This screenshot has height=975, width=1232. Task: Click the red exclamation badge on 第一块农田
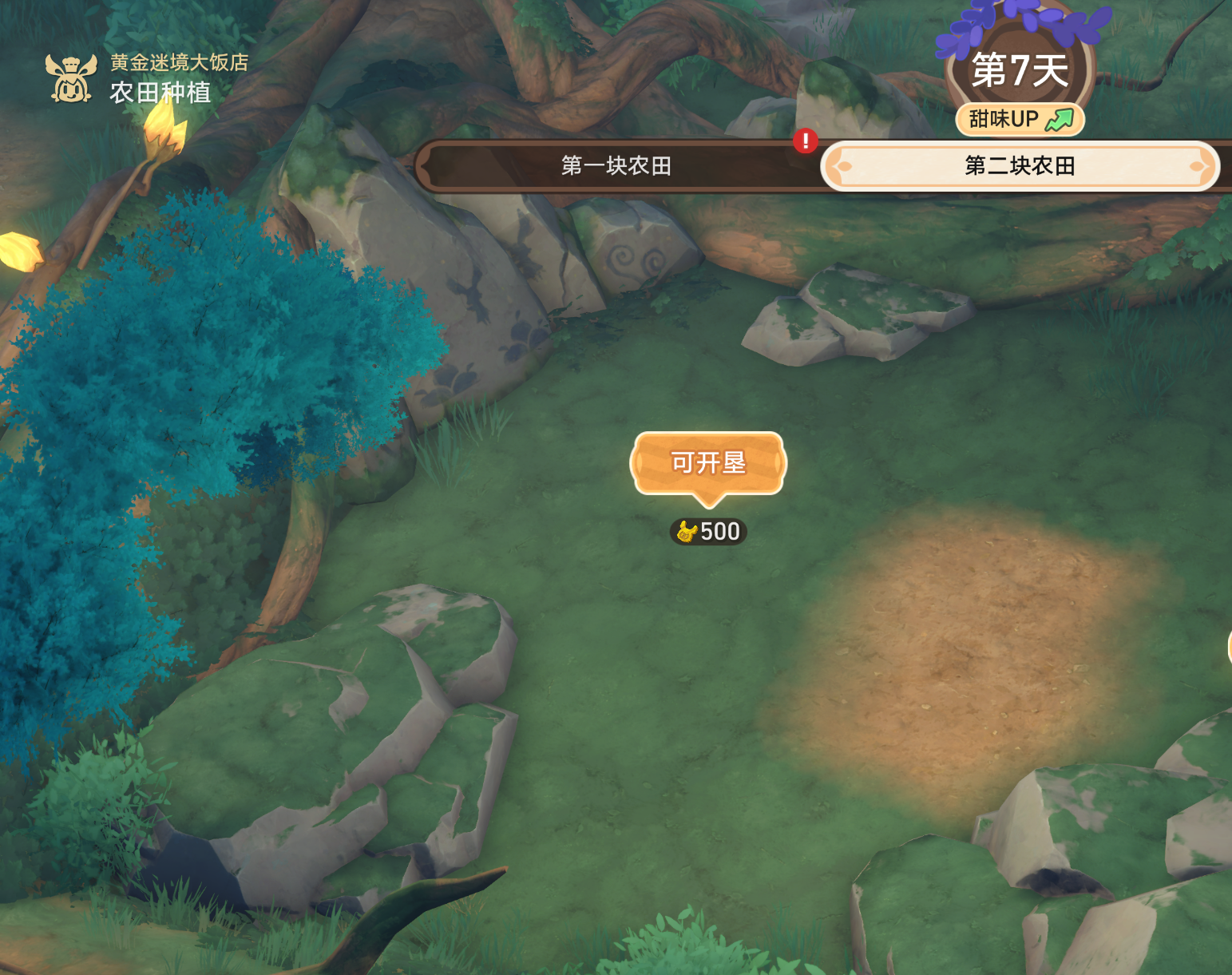[x=806, y=141]
